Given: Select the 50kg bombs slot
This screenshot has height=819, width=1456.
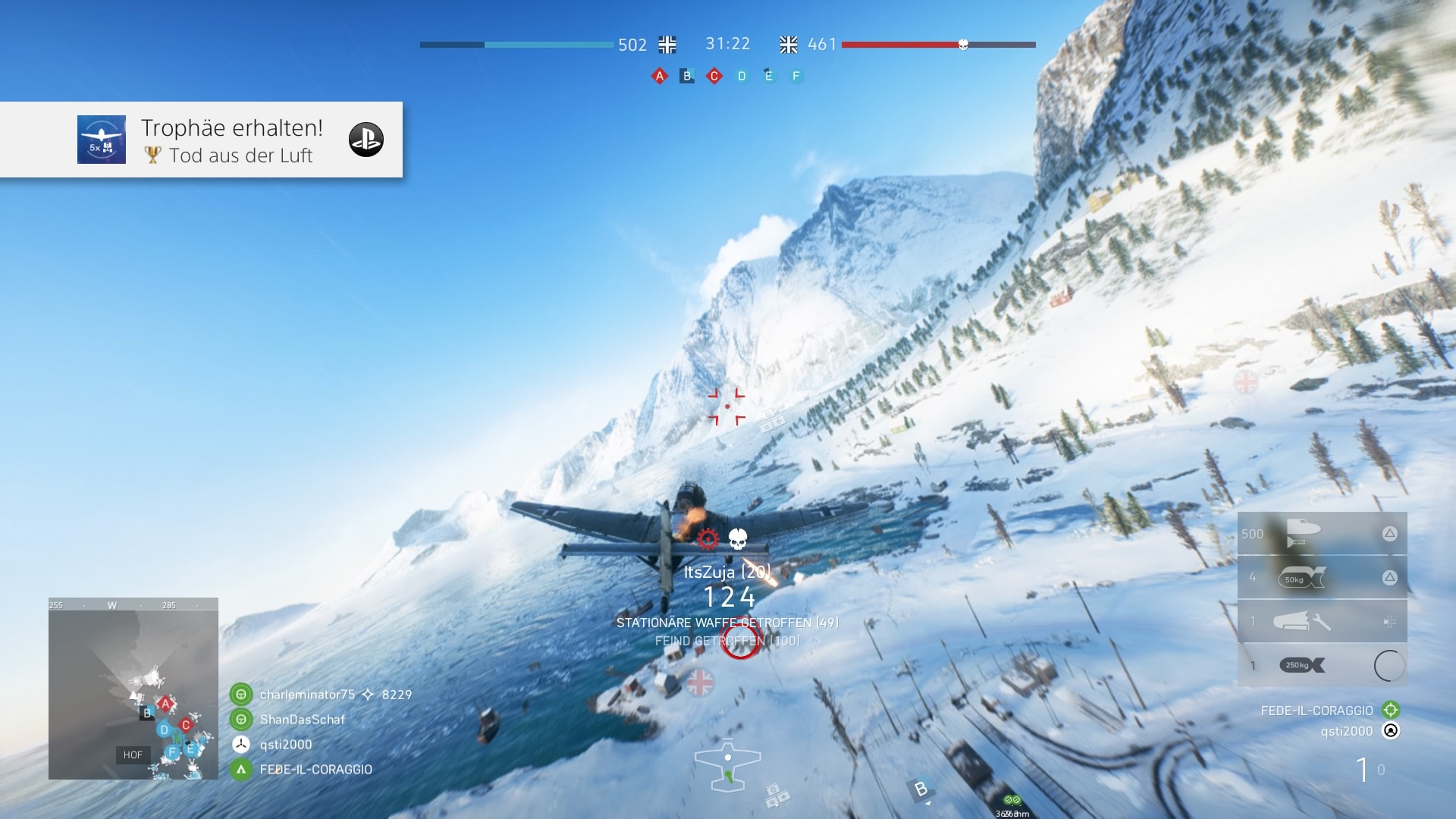Looking at the screenshot, I should click(x=1322, y=578).
